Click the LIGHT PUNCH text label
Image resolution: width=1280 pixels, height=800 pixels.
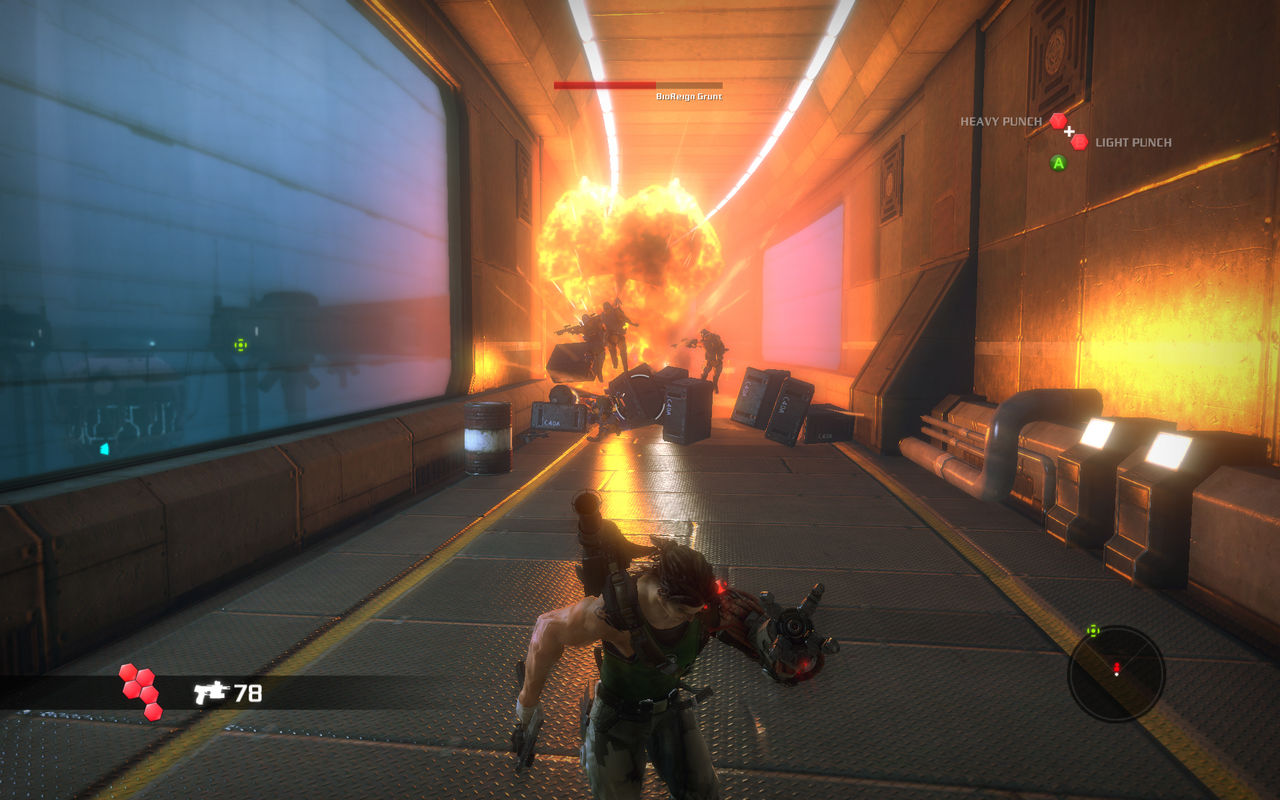(x=1131, y=143)
